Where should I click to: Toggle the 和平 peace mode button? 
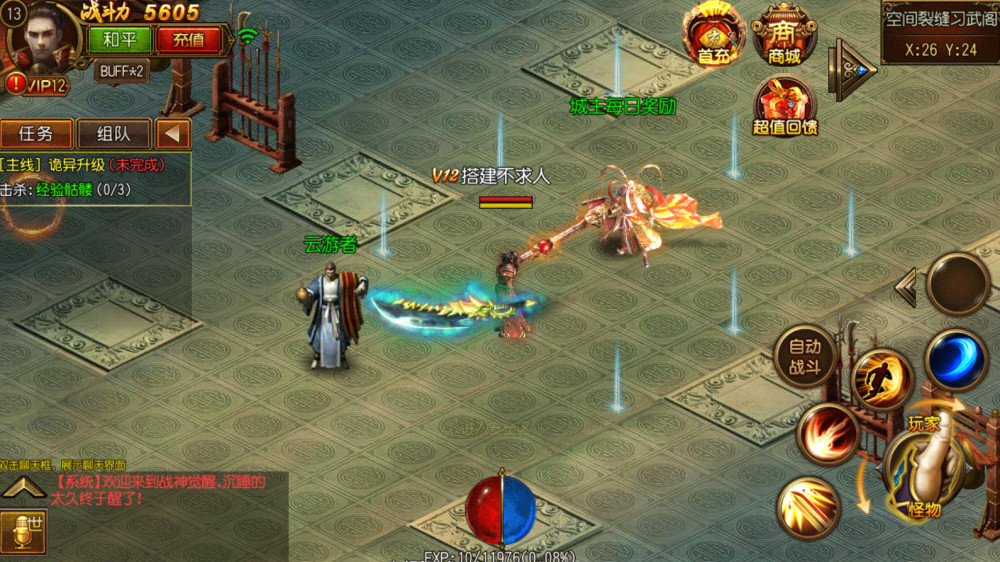coord(120,40)
